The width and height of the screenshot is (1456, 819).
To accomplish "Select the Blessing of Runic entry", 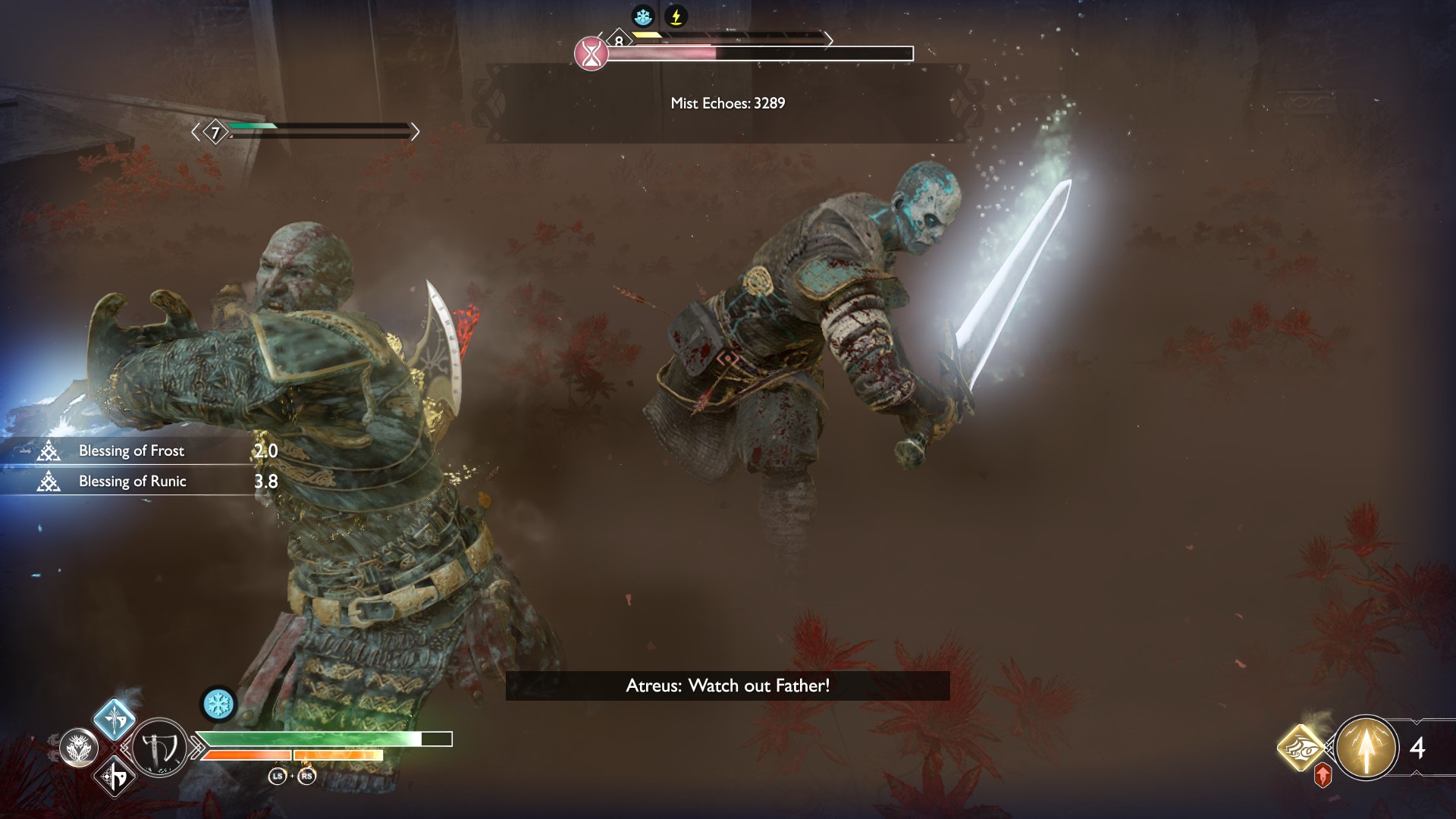I will pos(133,482).
